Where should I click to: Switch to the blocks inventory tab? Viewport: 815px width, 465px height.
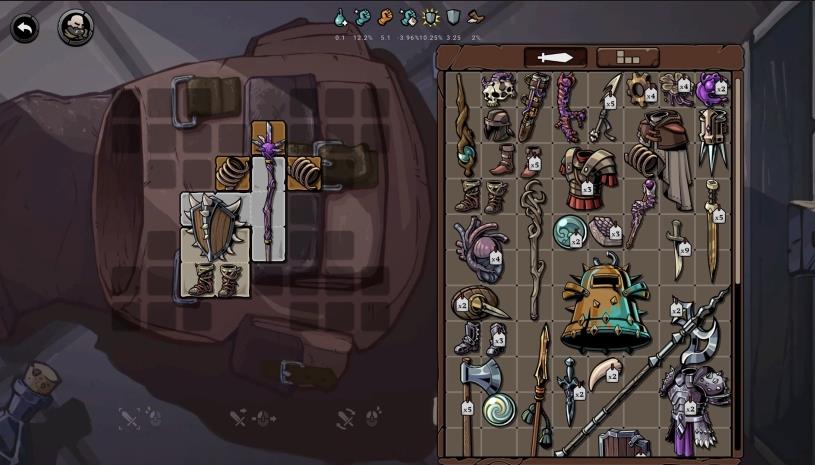point(627,57)
